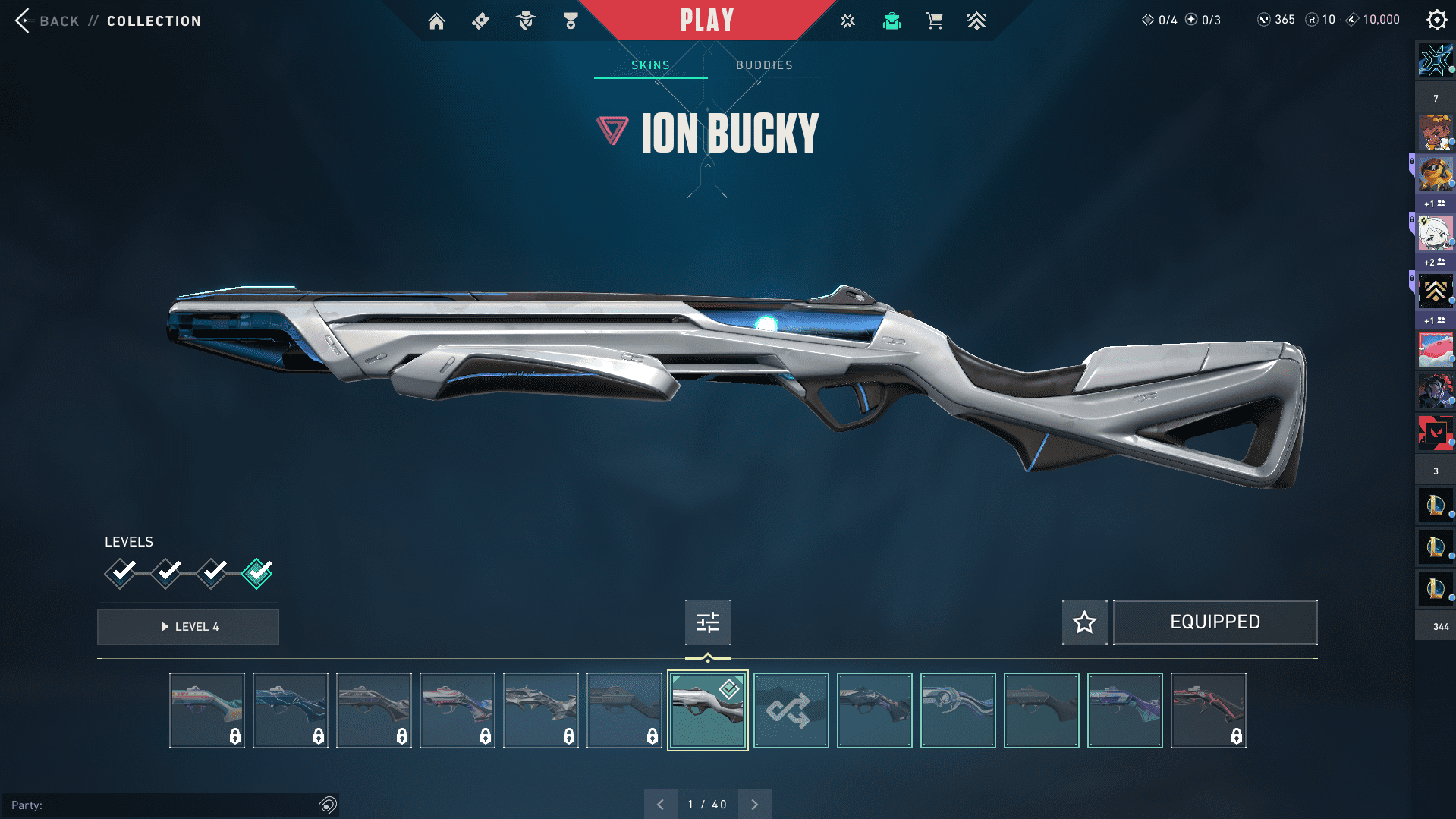The height and width of the screenshot is (819, 1456).
Task: Pick the locked red Bucky skin
Action: [1208, 710]
